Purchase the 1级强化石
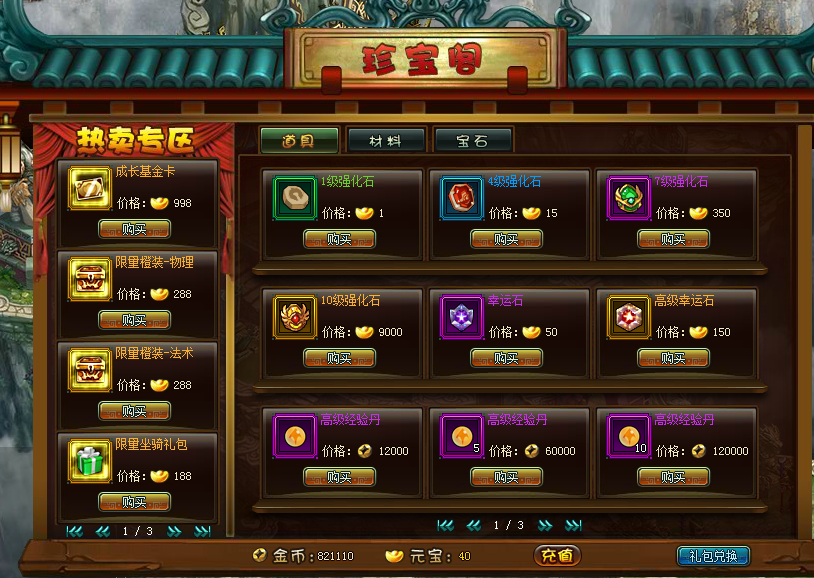The width and height of the screenshot is (814, 578). click(x=339, y=239)
